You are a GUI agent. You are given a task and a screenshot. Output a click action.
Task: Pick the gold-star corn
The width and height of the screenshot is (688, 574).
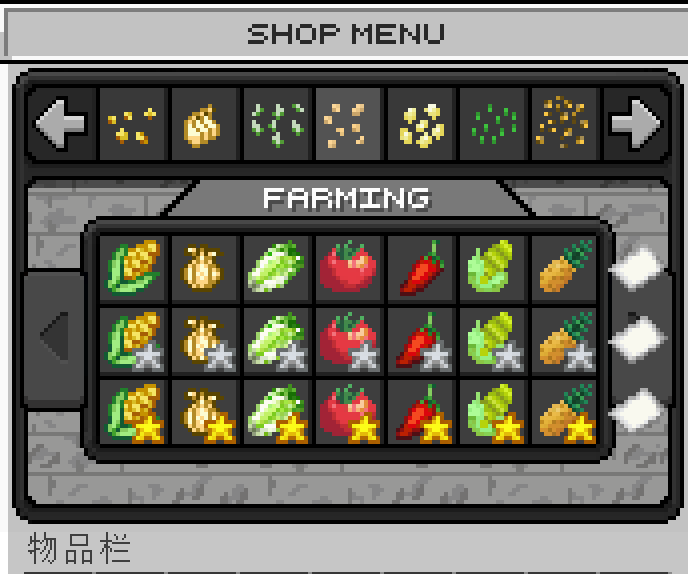133,412
